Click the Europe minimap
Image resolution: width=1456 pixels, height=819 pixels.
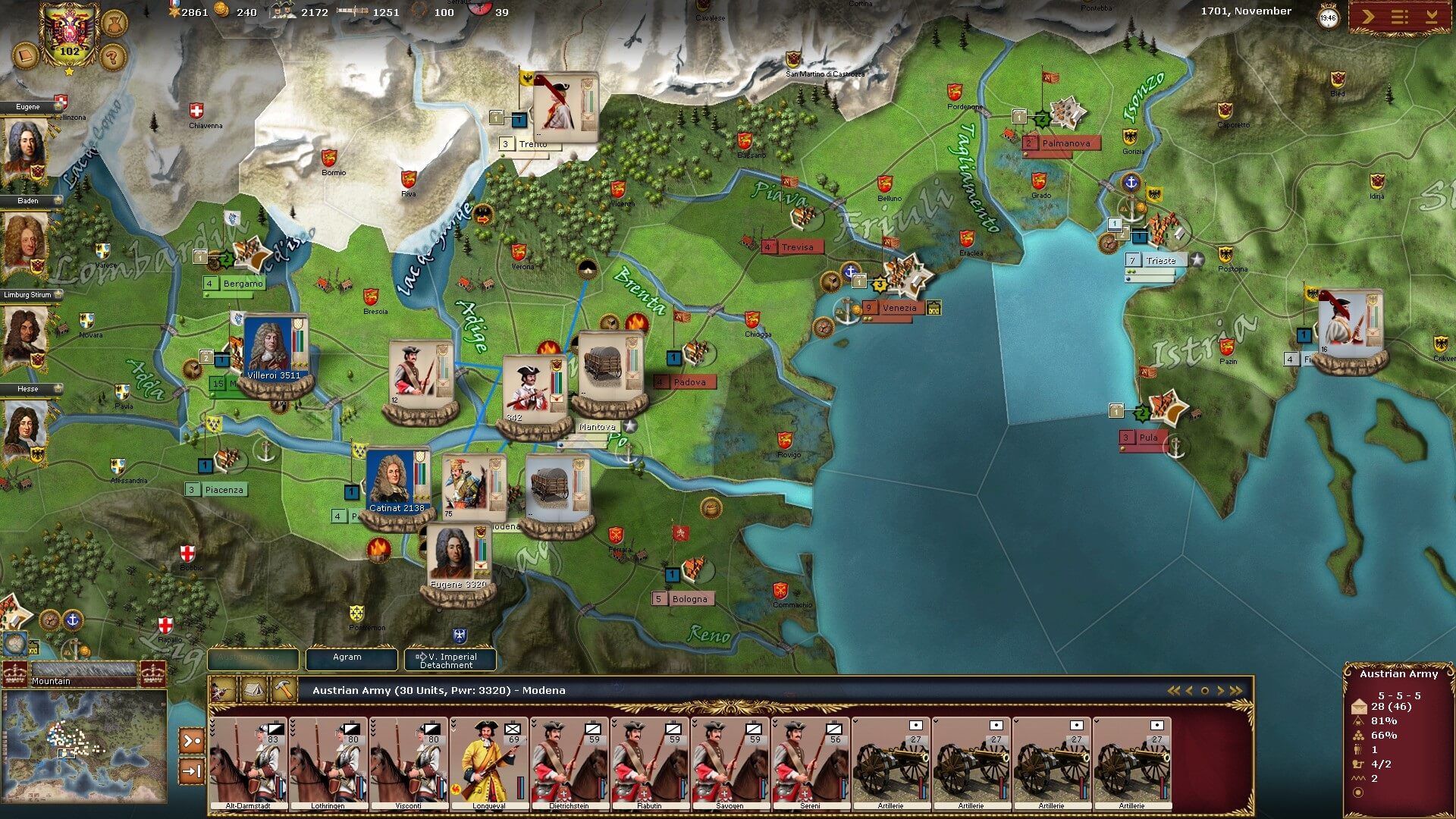click(85, 745)
